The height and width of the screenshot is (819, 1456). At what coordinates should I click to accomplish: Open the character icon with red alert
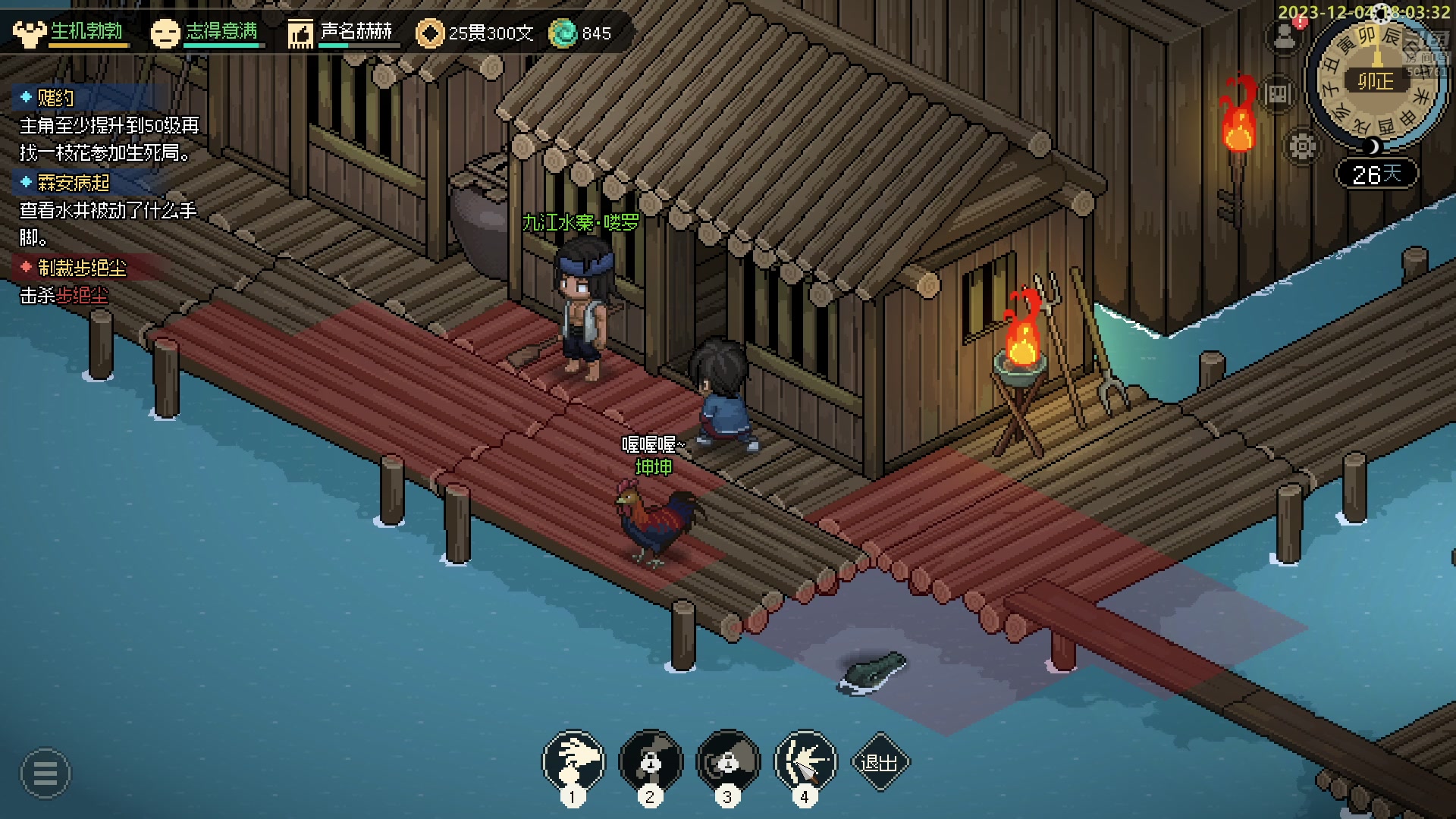pos(1285,36)
